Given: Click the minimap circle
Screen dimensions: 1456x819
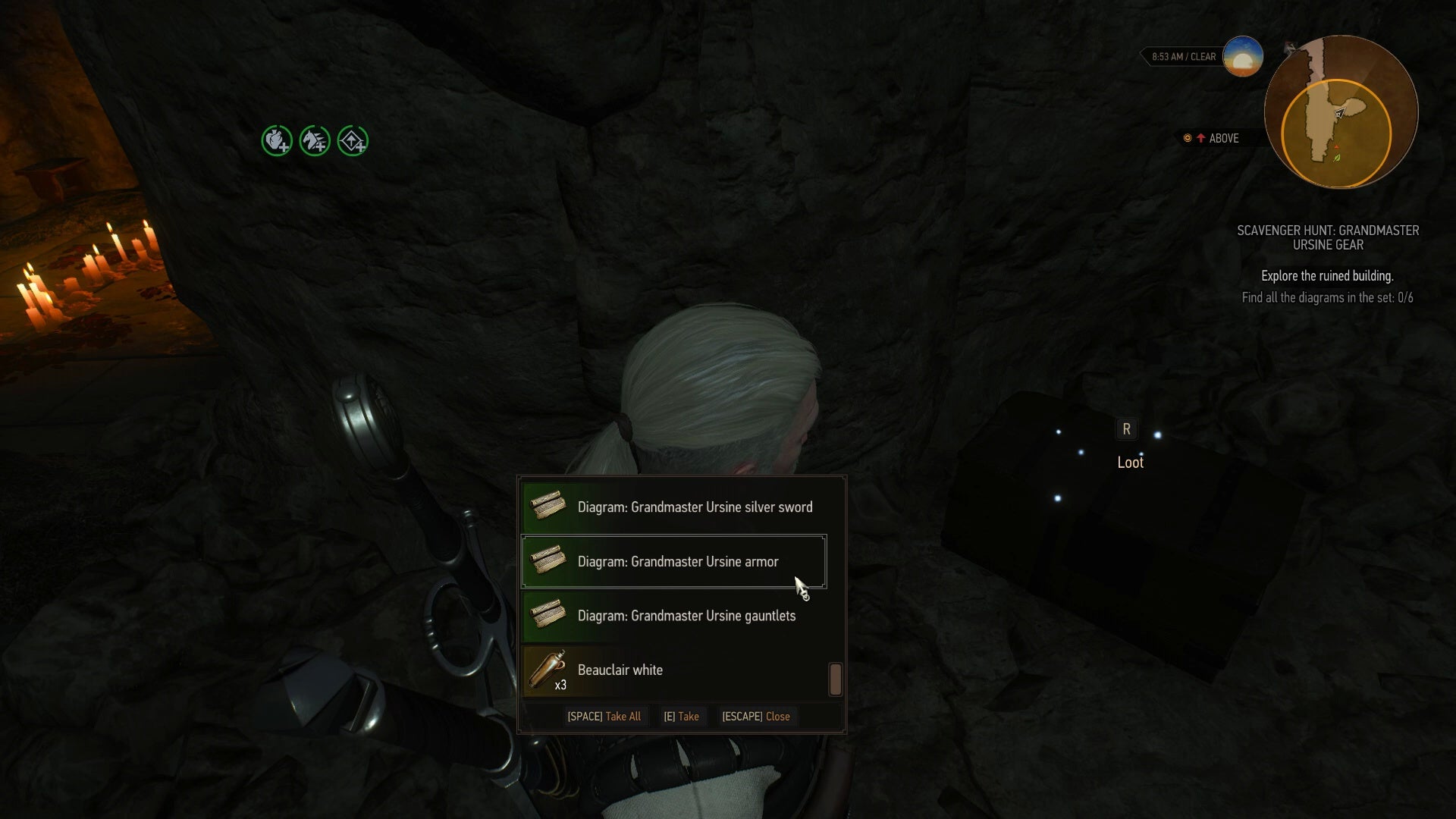Looking at the screenshot, I should (1341, 112).
